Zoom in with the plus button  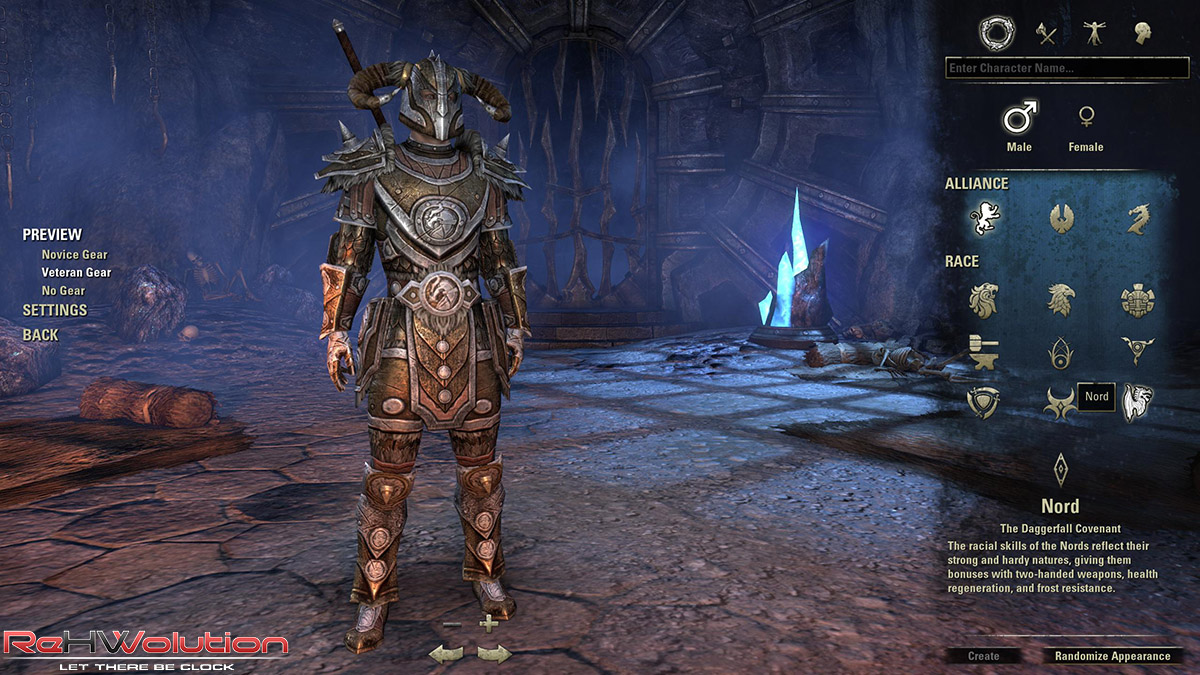pyautogui.click(x=488, y=624)
